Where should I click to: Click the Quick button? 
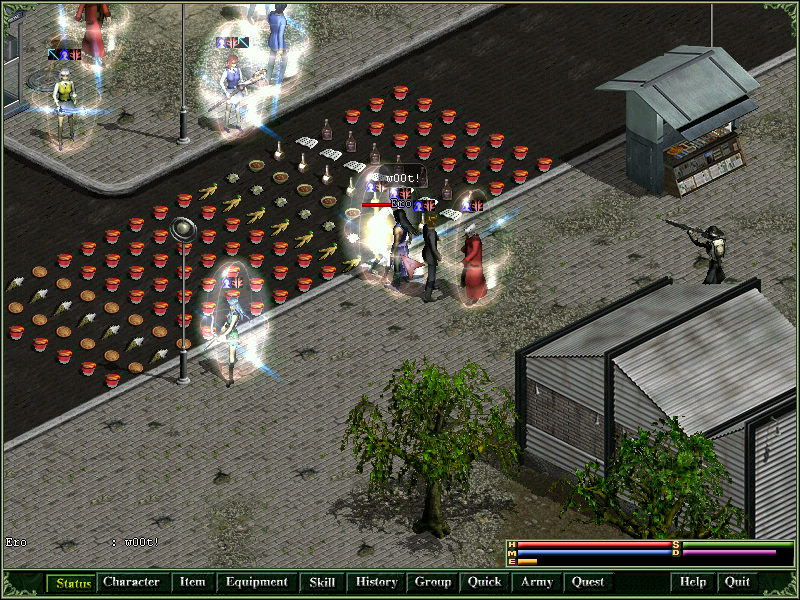(485, 582)
